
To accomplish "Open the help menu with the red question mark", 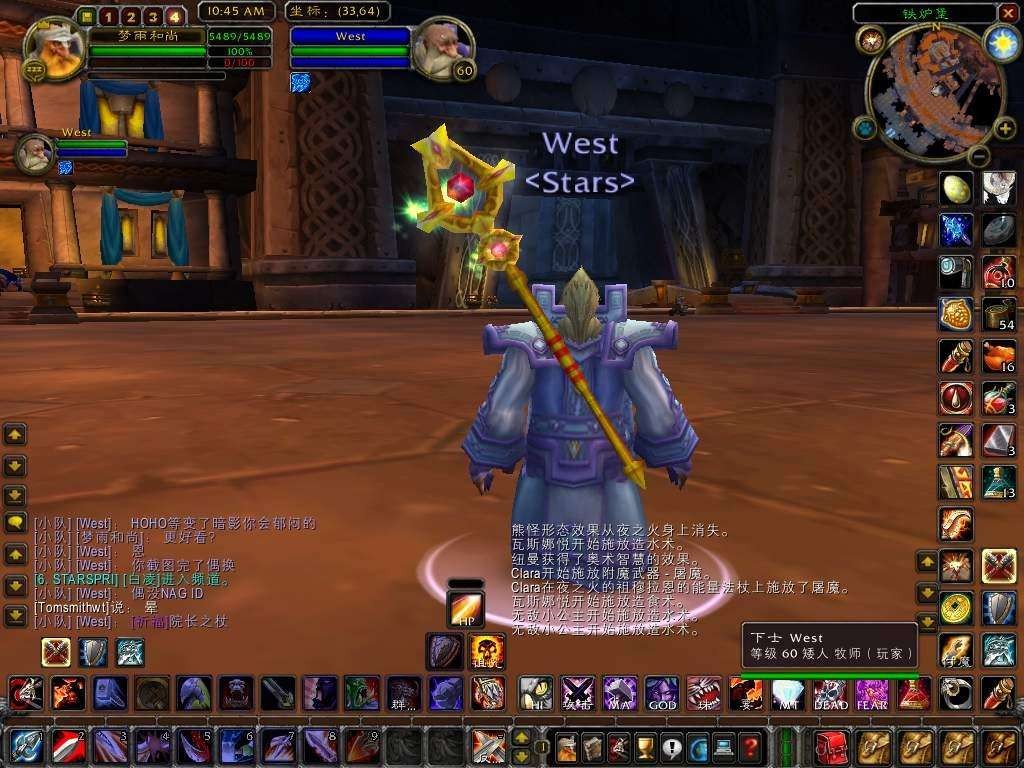I will (750, 746).
